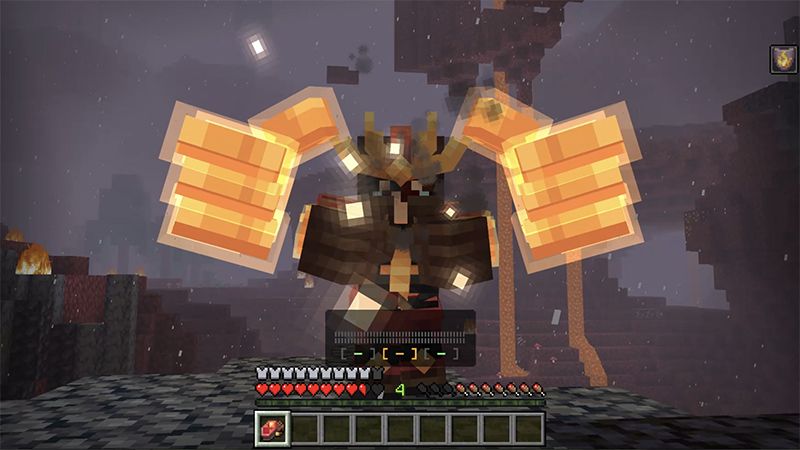The image size is (800, 450).
Task: Click the flame status effect icon
Action: [783, 60]
